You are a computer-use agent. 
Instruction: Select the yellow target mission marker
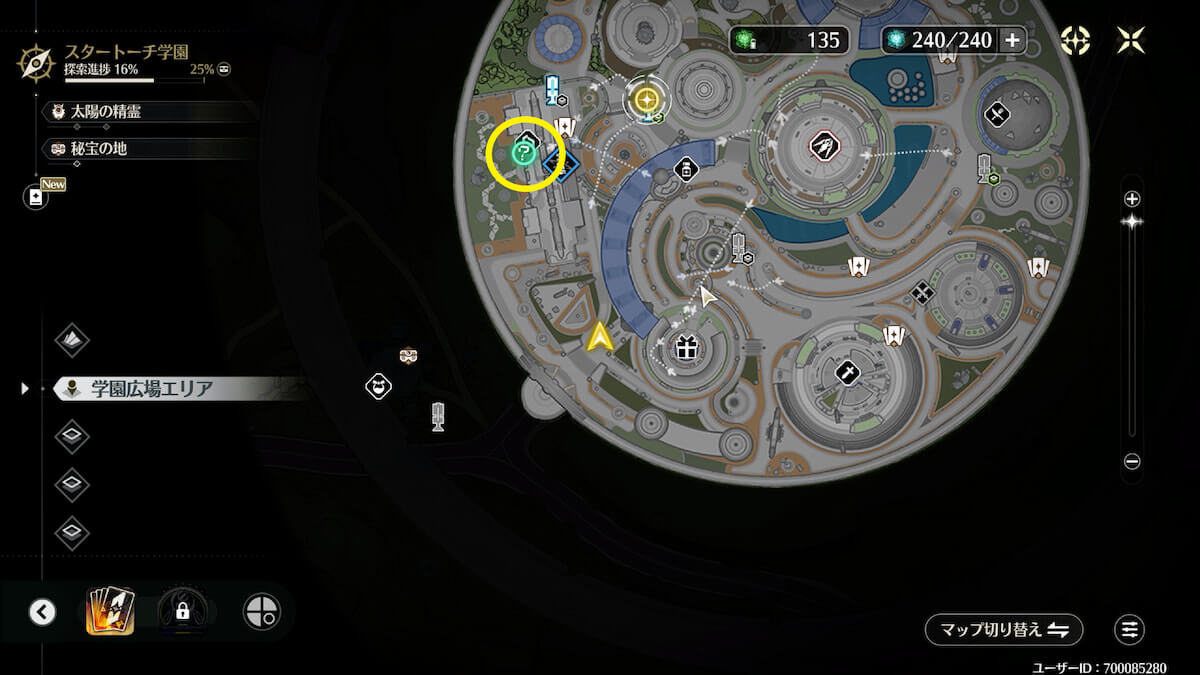tap(647, 99)
